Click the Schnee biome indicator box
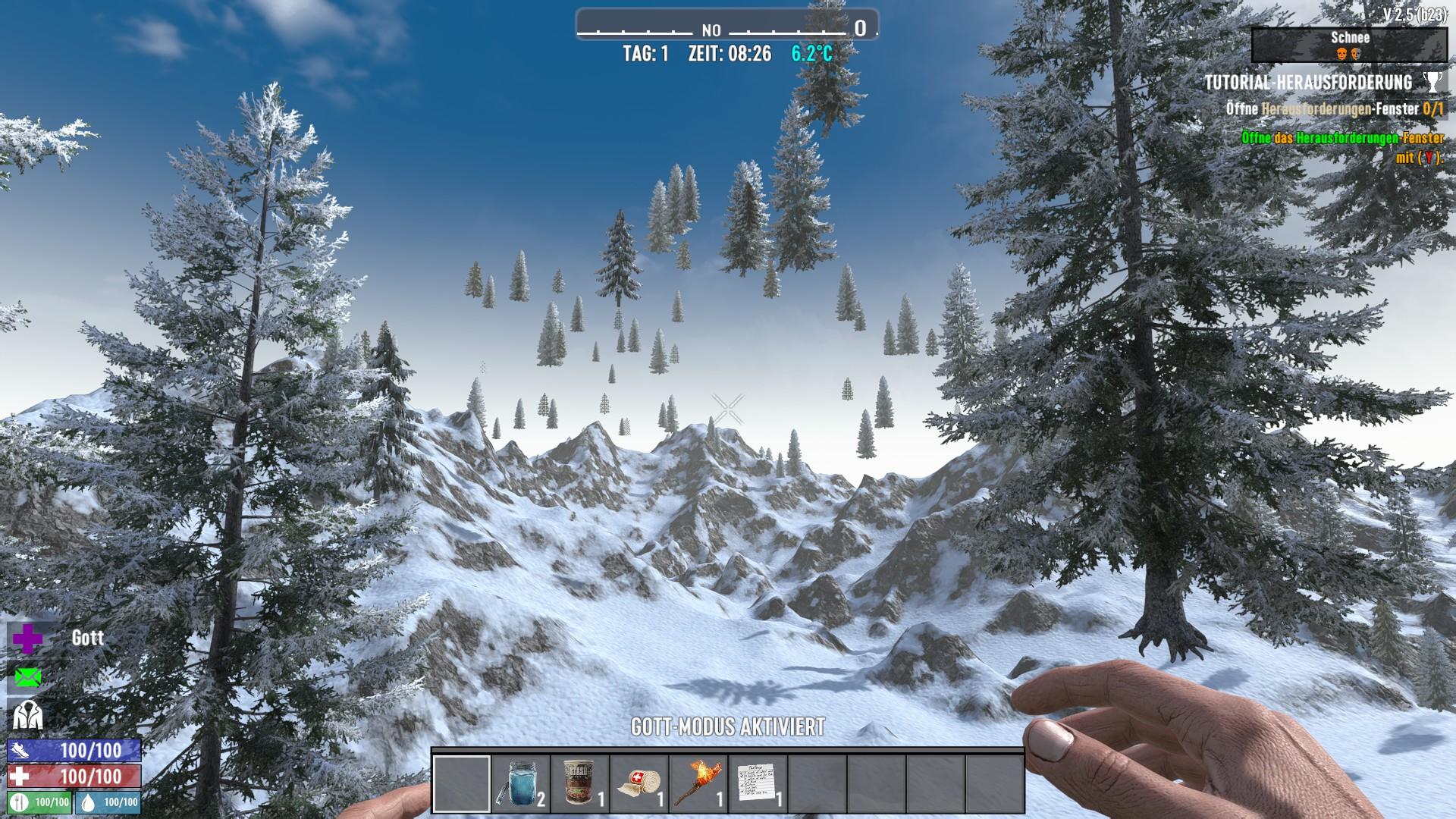 pyautogui.click(x=1349, y=45)
